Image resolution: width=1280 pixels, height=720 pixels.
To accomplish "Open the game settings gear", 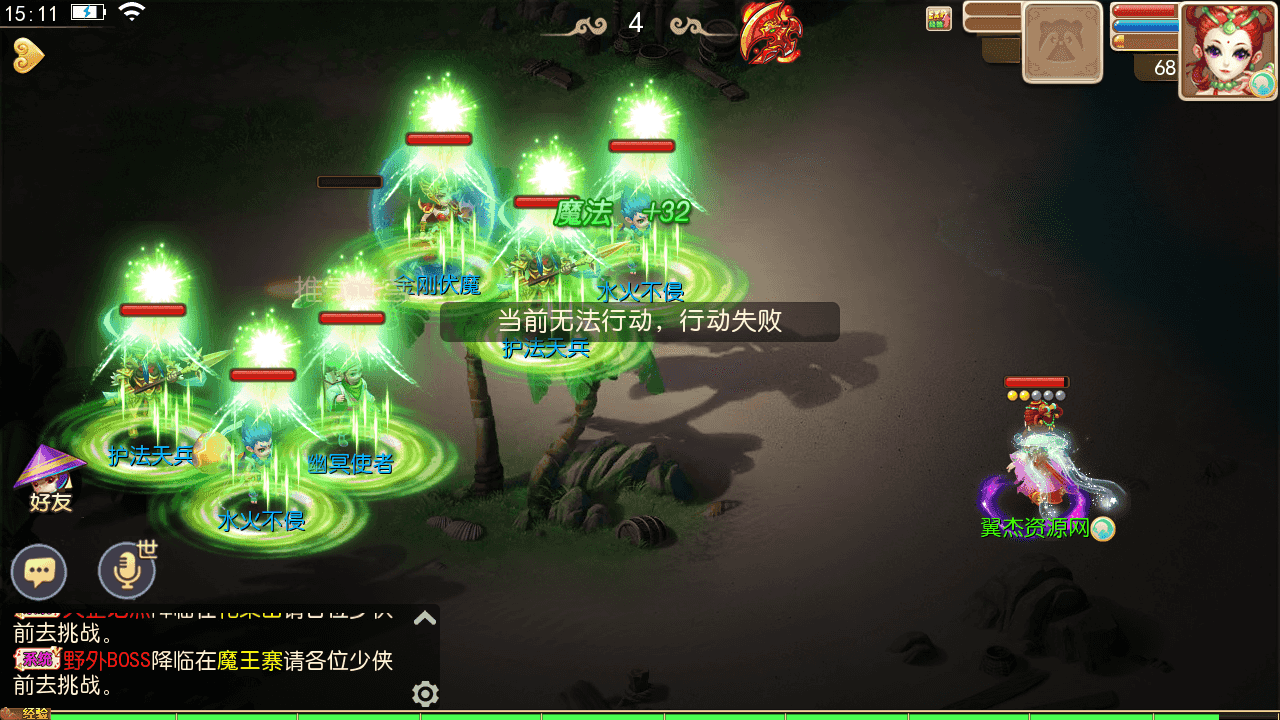I will pyautogui.click(x=425, y=694).
